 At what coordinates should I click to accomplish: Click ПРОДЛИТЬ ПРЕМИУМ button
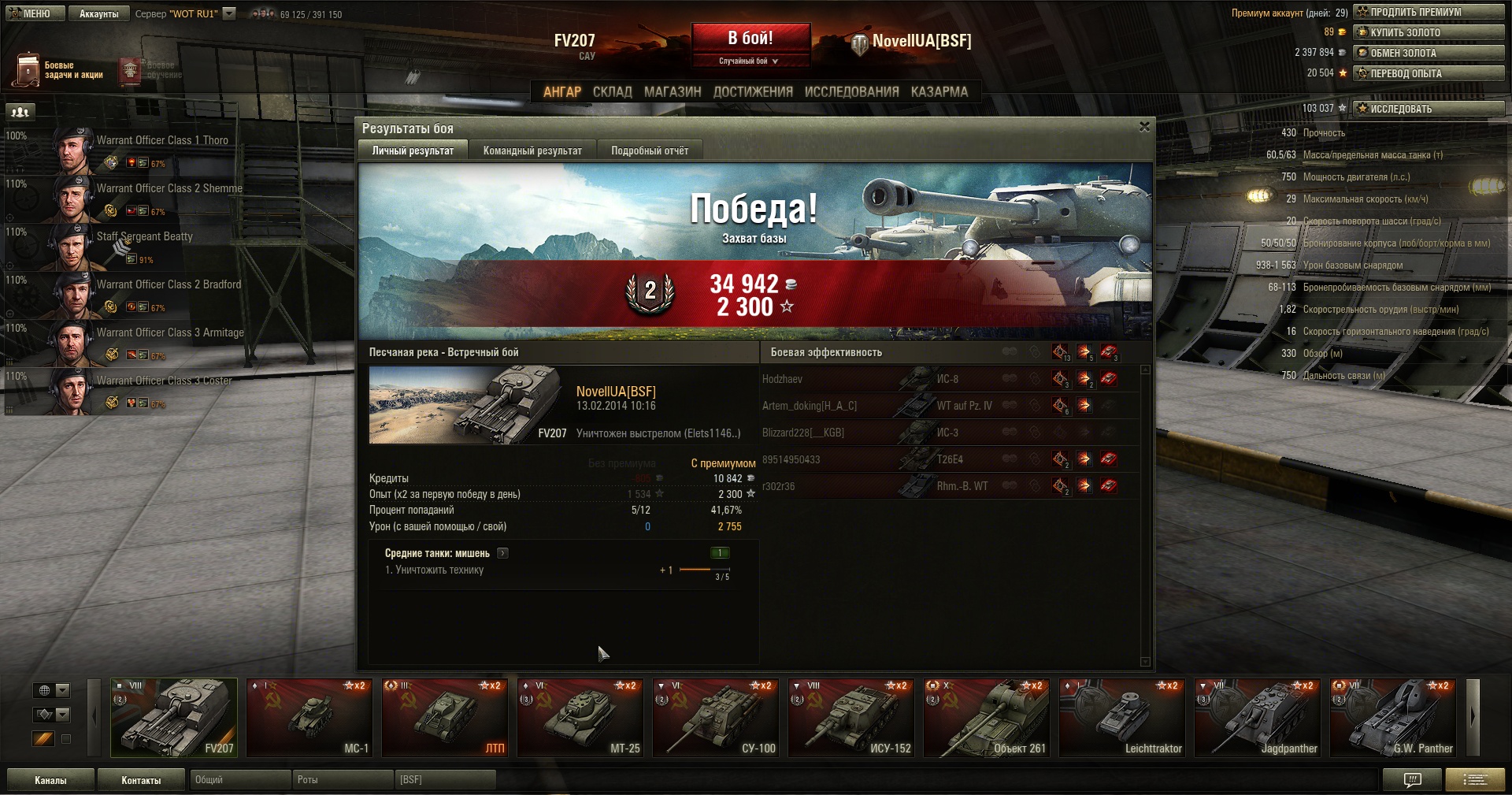click(x=1428, y=12)
